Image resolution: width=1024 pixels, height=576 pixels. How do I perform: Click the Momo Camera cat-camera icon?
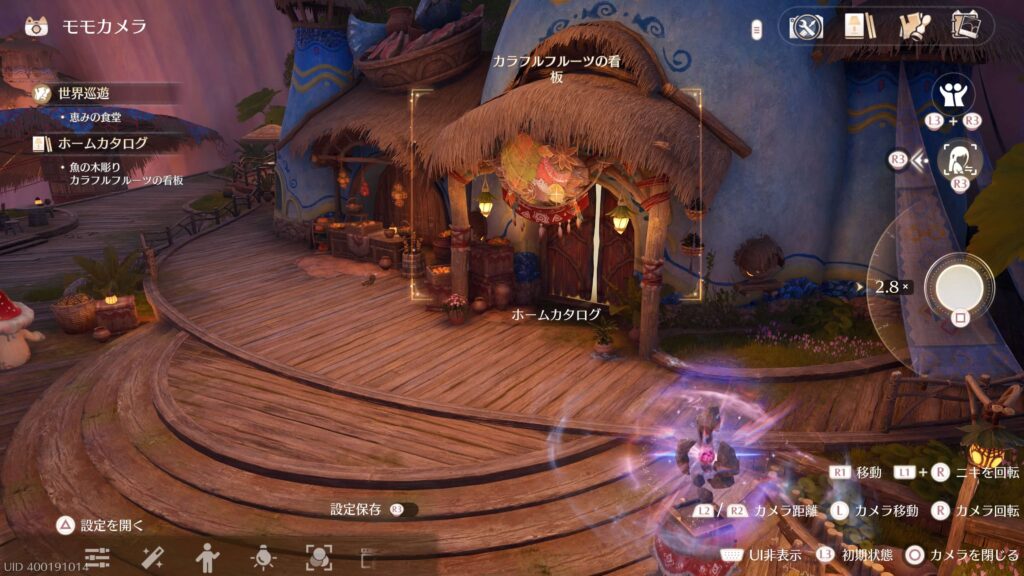click(36, 26)
